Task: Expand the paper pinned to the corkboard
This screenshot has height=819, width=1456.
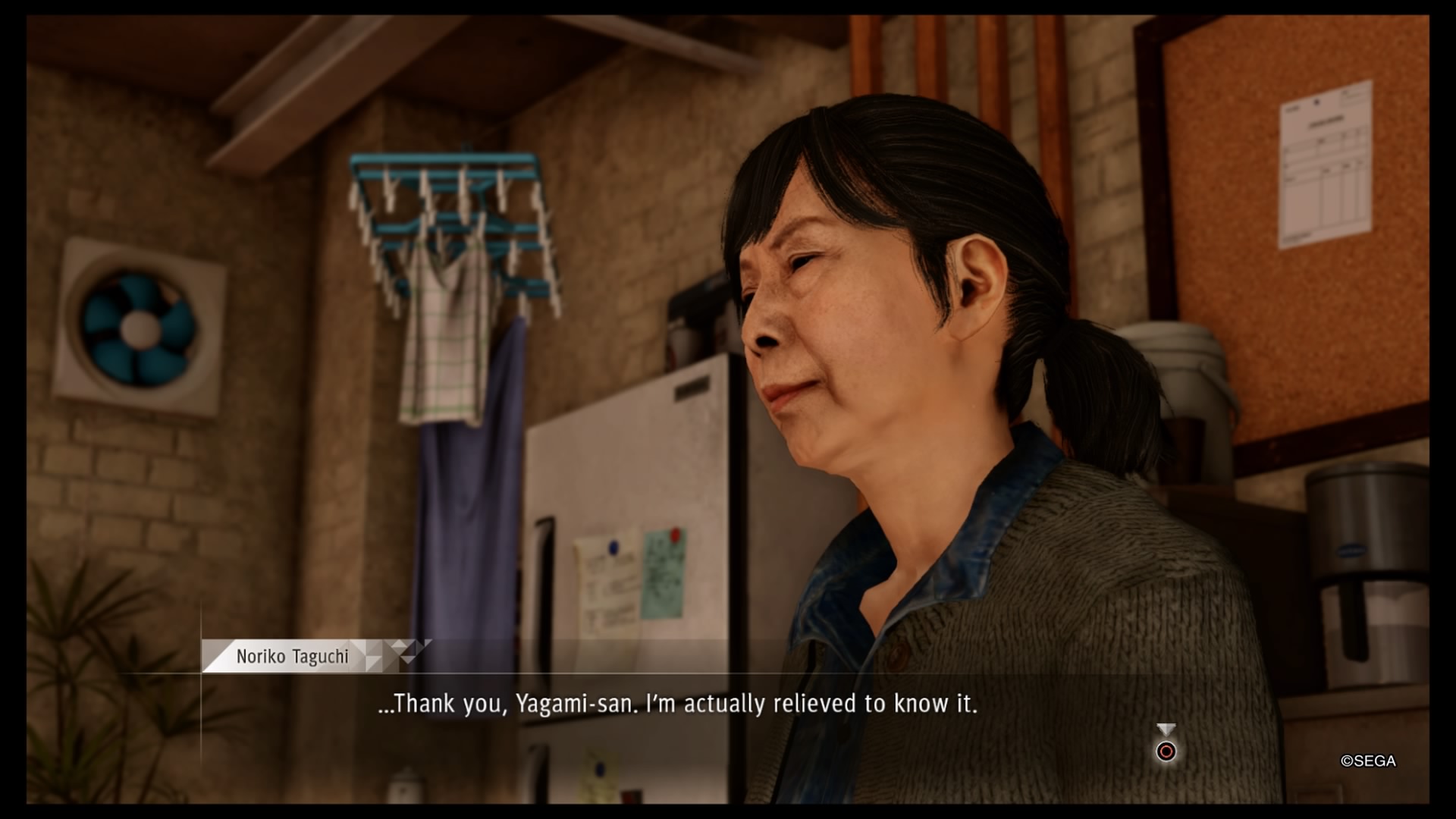Action: (1323, 163)
